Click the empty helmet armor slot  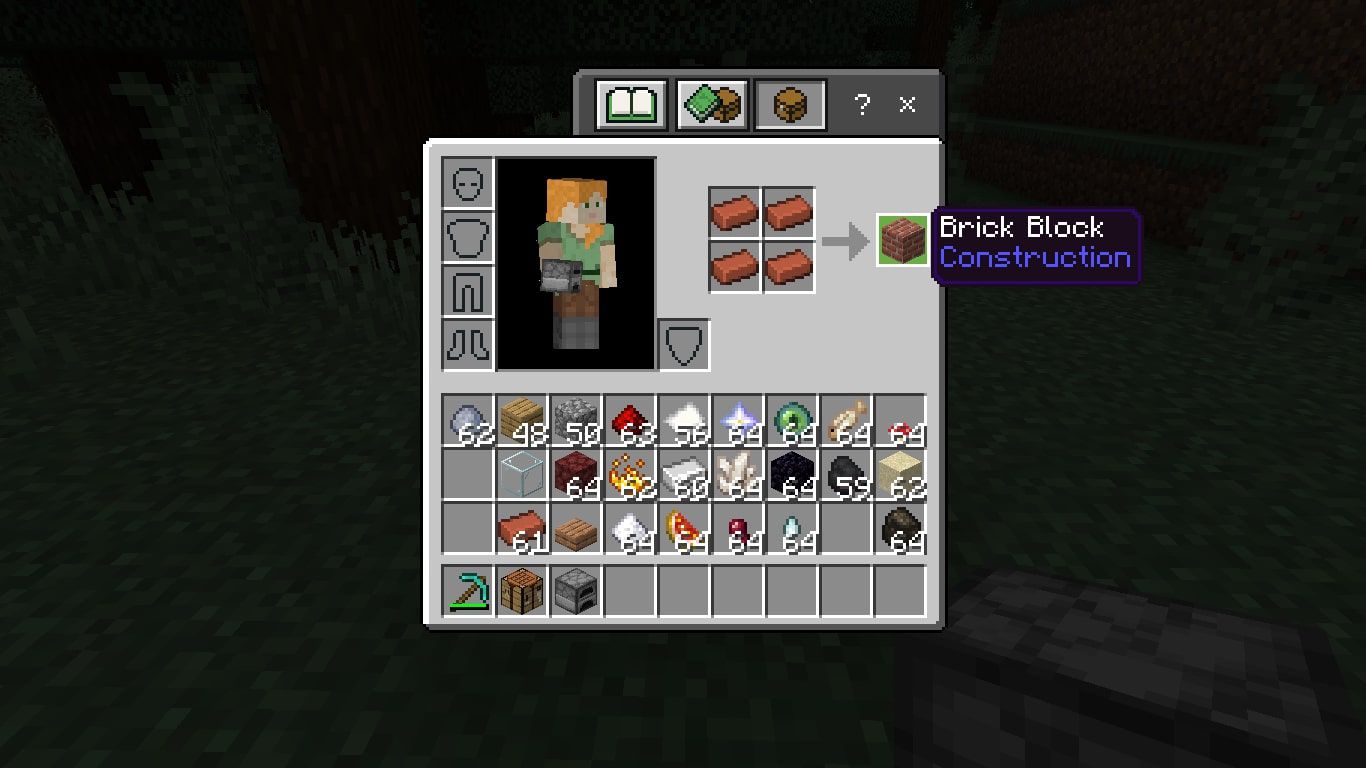click(467, 184)
